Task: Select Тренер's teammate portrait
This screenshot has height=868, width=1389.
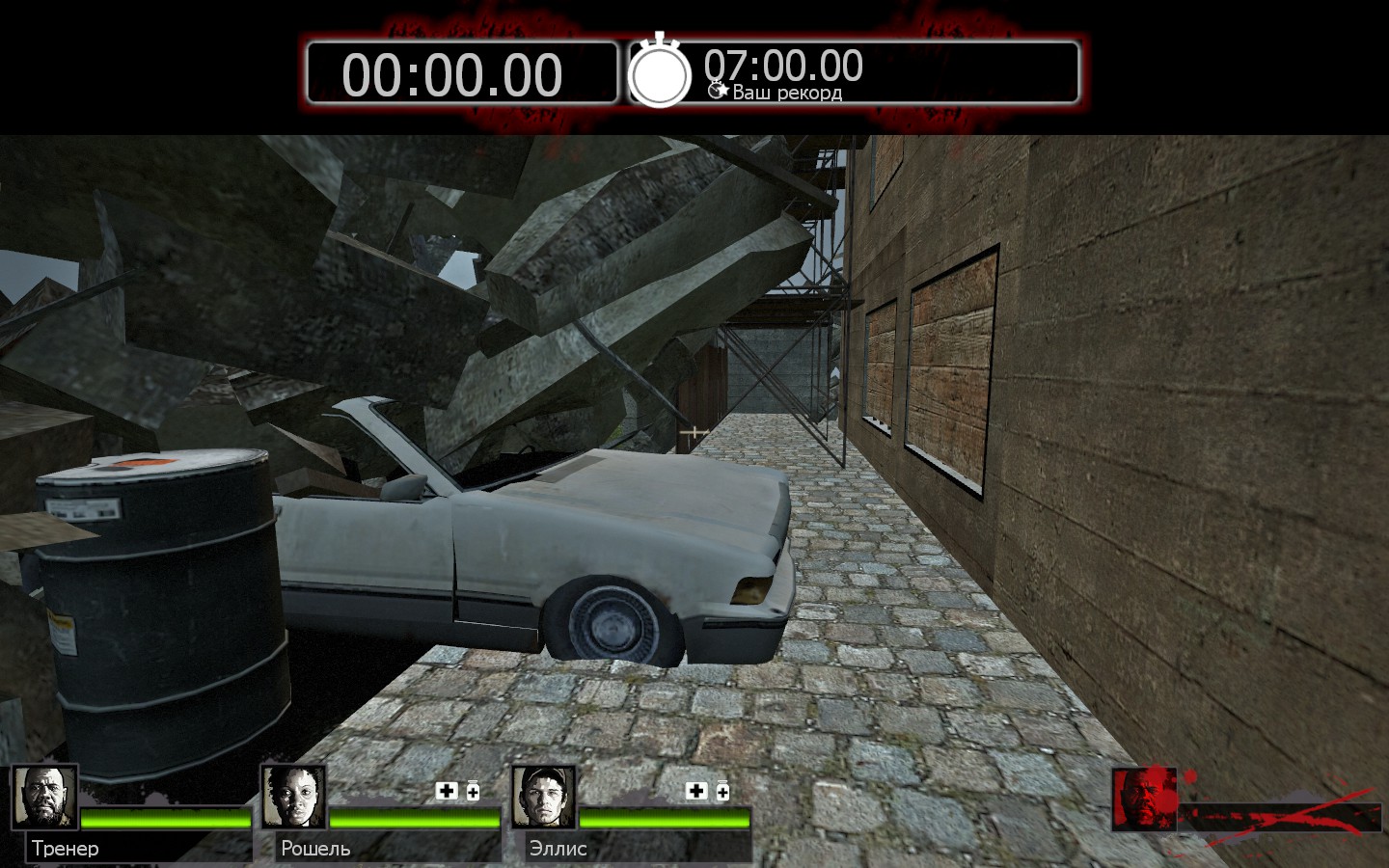Action: click(44, 798)
